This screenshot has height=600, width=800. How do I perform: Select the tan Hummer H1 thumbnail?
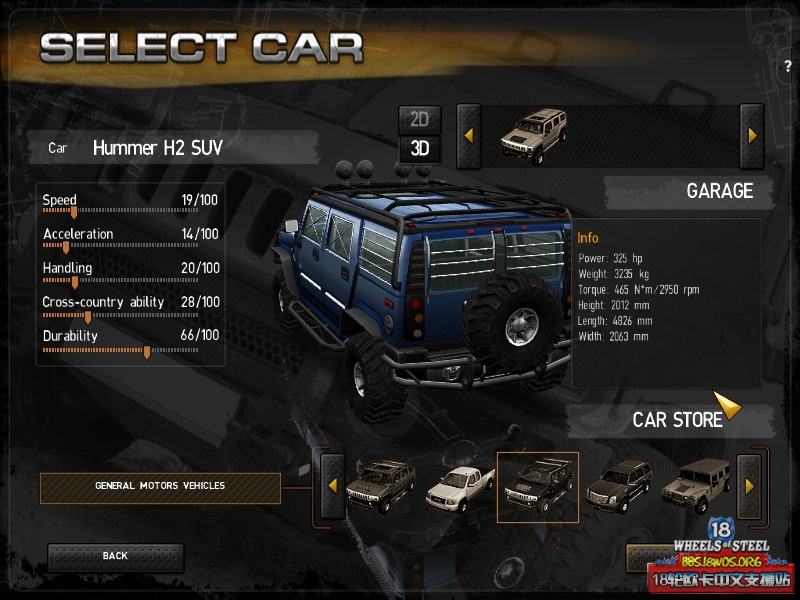click(695, 485)
